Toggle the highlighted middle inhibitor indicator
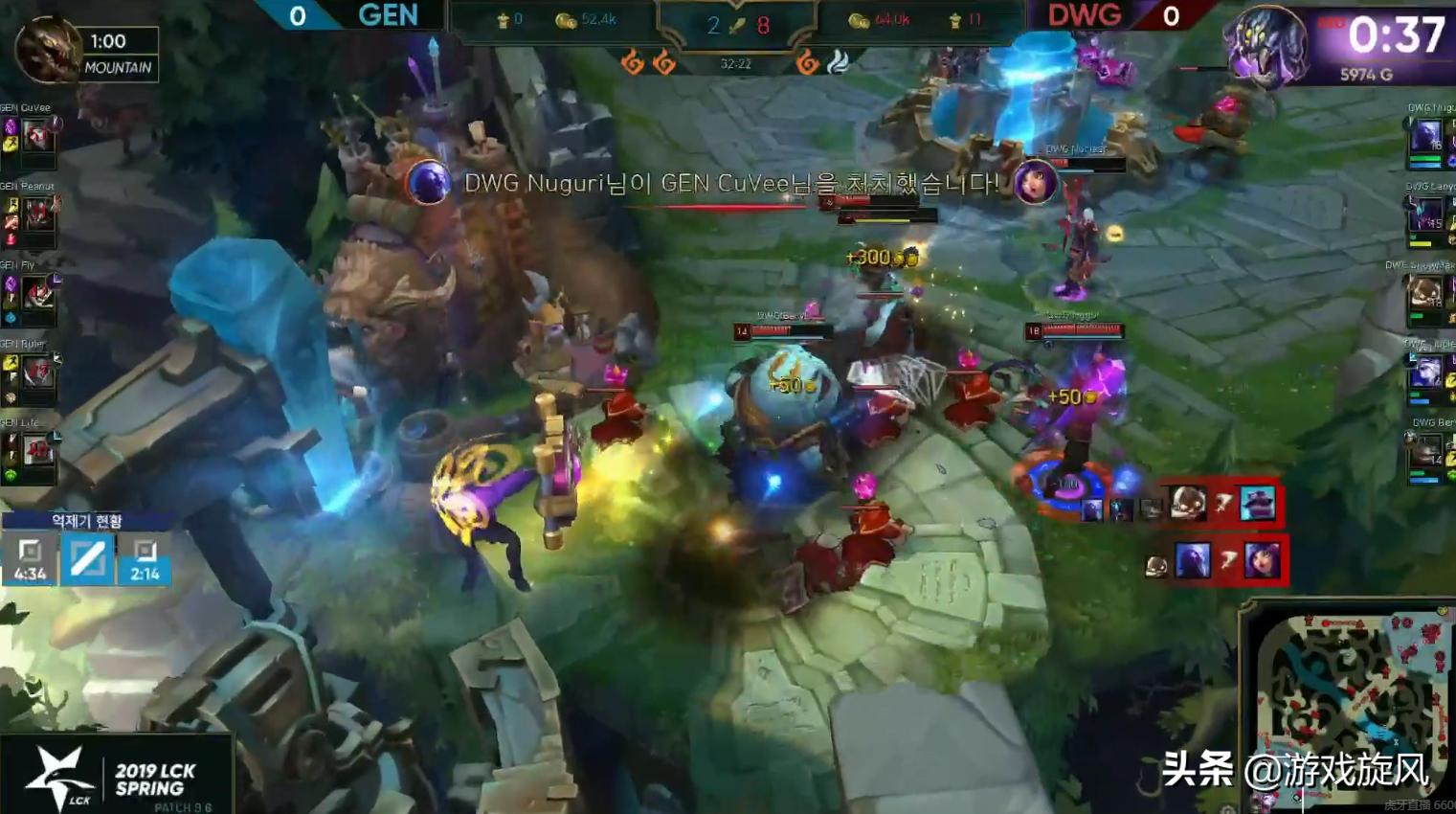This screenshot has width=1456, height=814. (87, 554)
